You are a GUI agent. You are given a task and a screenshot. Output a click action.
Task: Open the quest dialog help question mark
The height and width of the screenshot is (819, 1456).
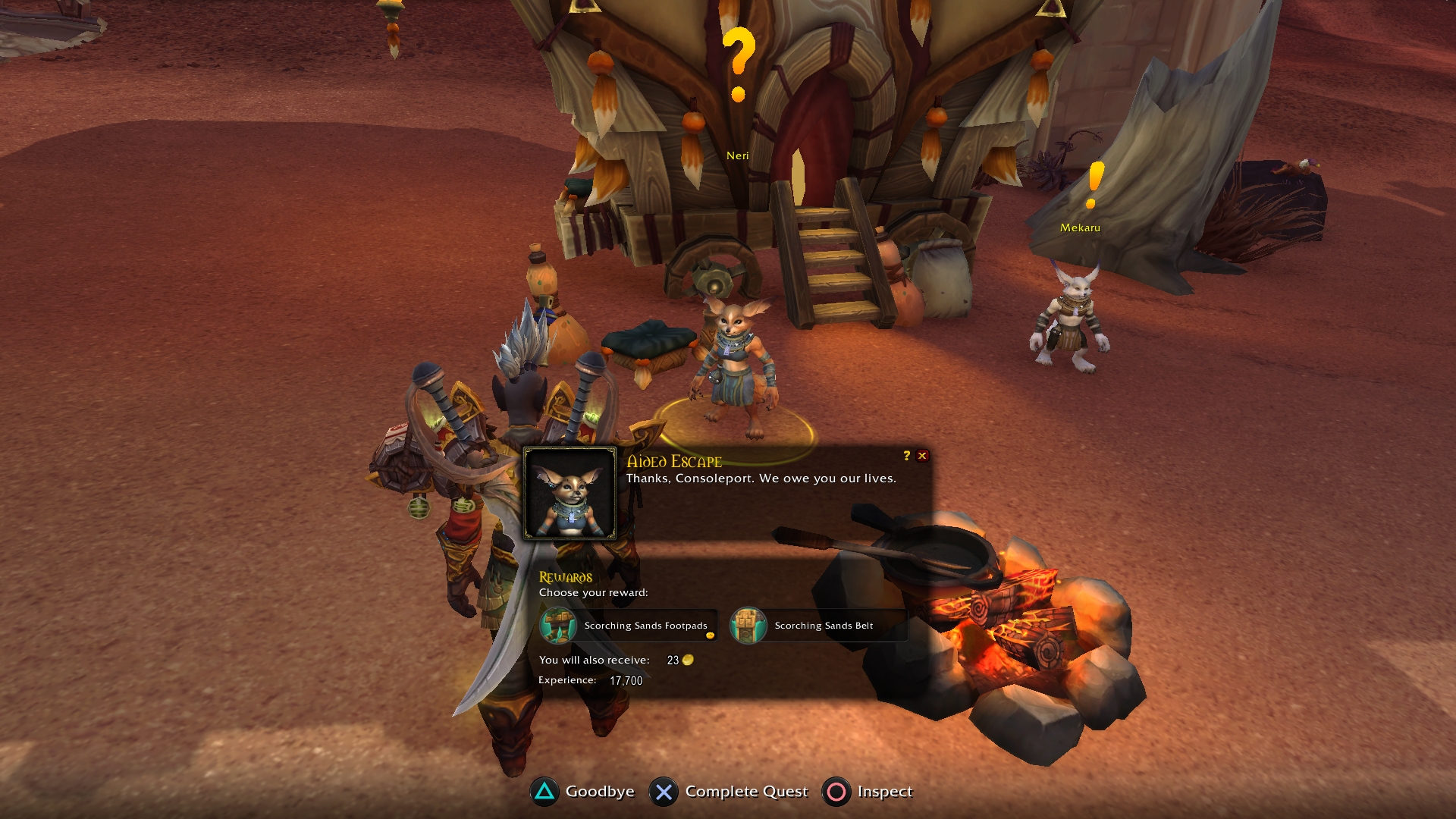(x=906, y=456)
